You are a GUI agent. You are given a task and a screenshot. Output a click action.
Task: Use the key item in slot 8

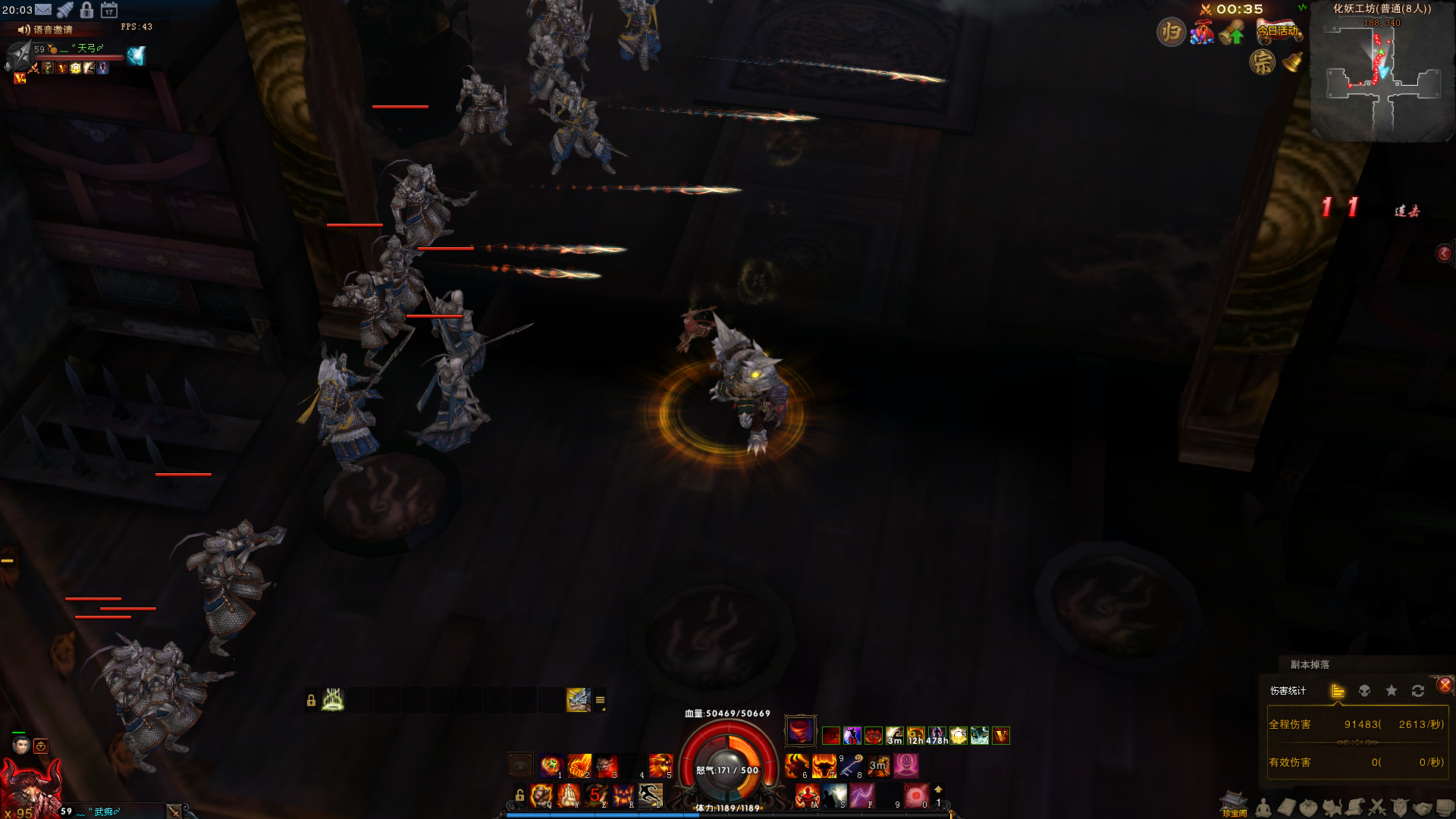(x=852, y=766)
